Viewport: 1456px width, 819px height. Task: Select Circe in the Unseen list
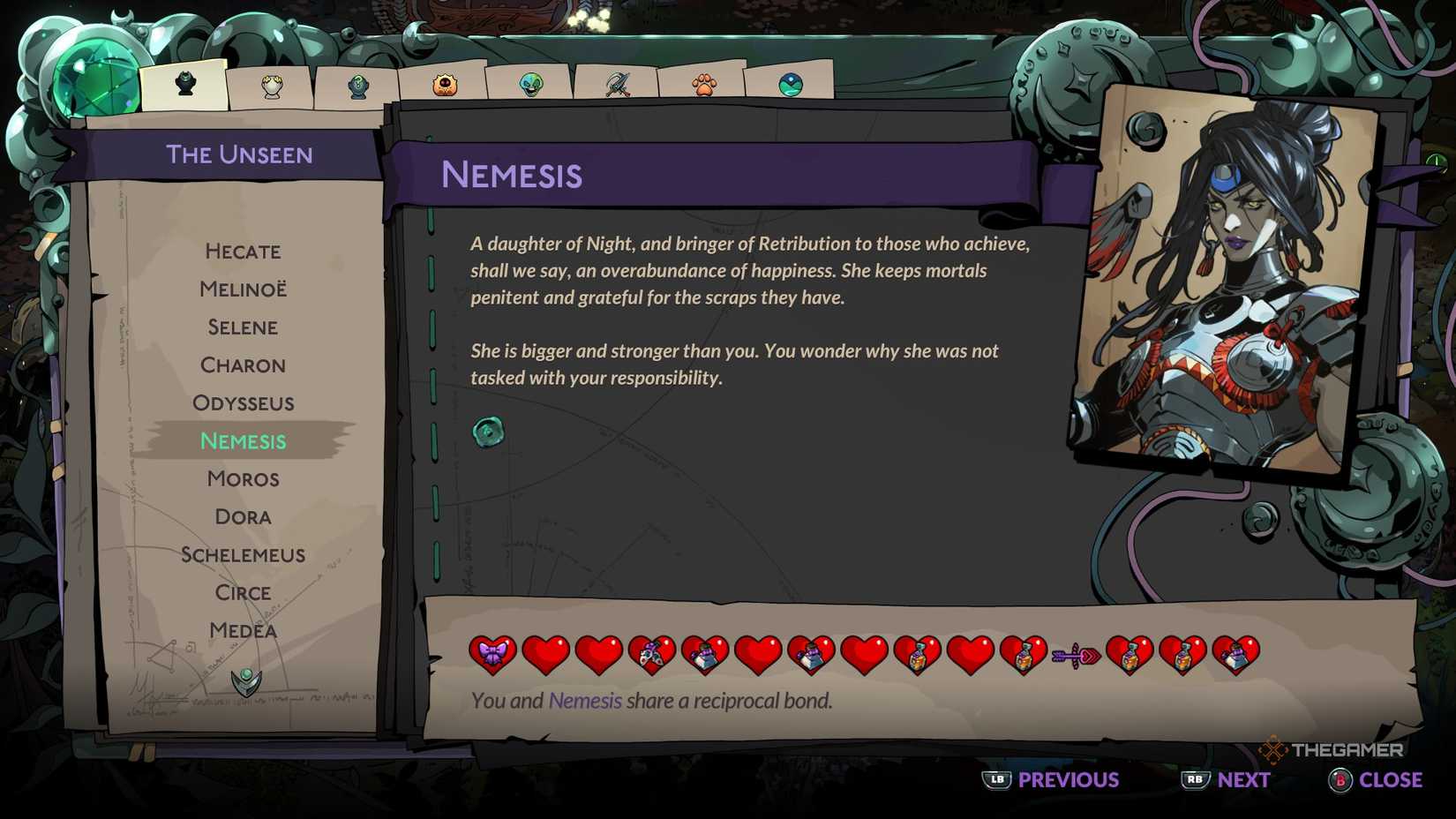243,593
